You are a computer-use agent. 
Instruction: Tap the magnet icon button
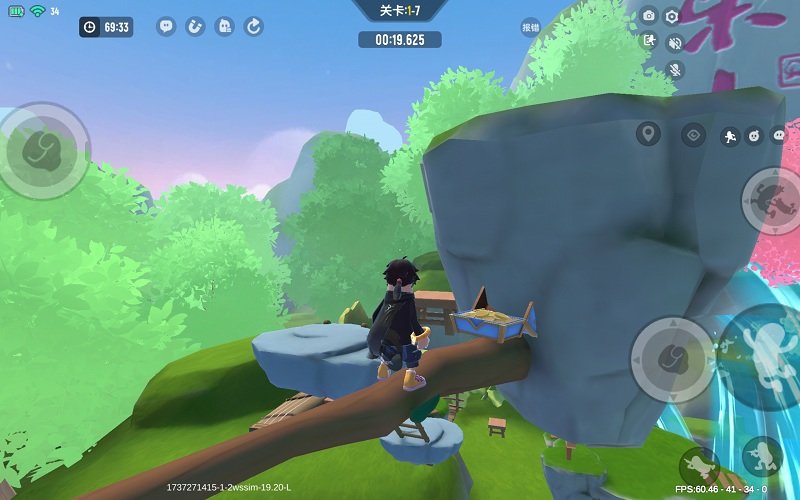(x=195, y=27)
